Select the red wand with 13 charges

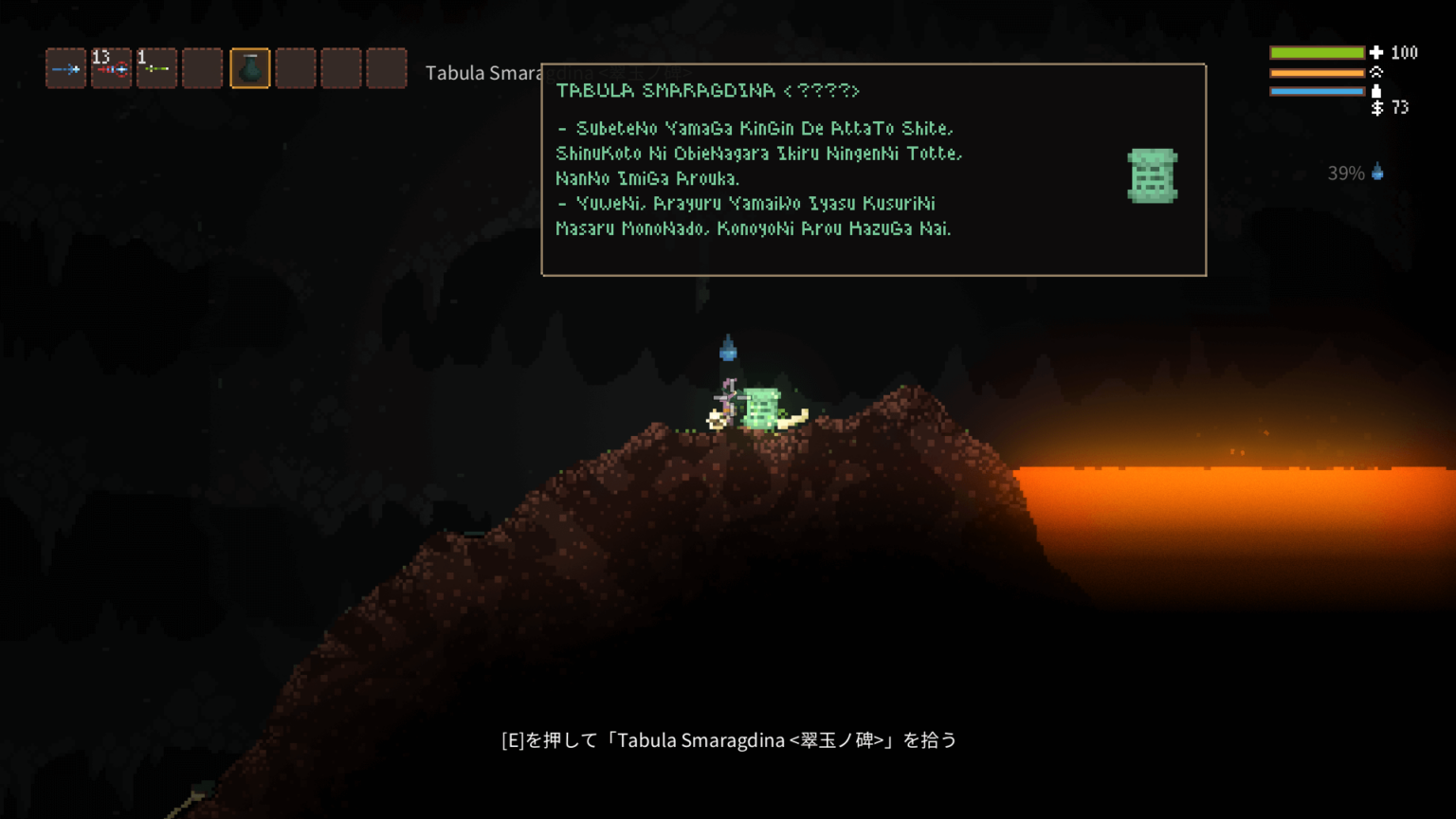(x=111, y=68)
